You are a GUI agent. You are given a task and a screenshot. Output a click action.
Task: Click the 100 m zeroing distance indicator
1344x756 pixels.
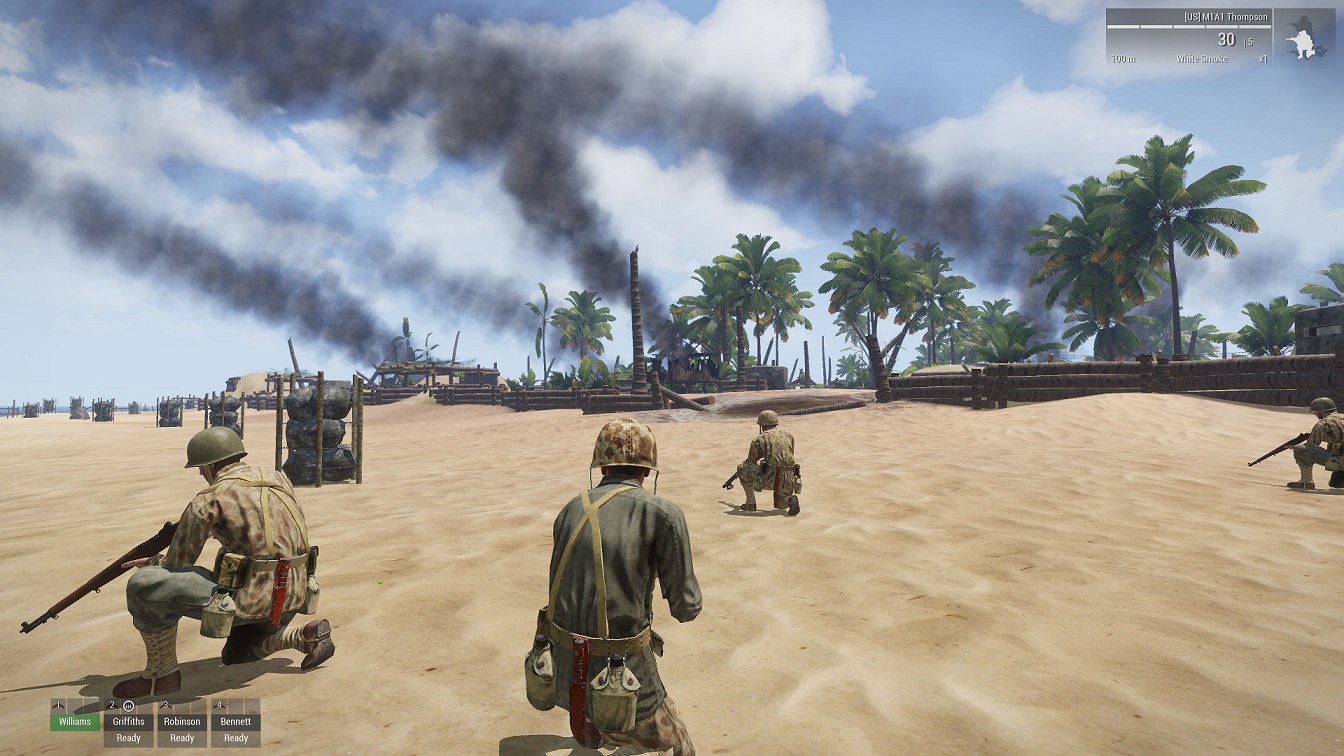(x=1122, y=58)
